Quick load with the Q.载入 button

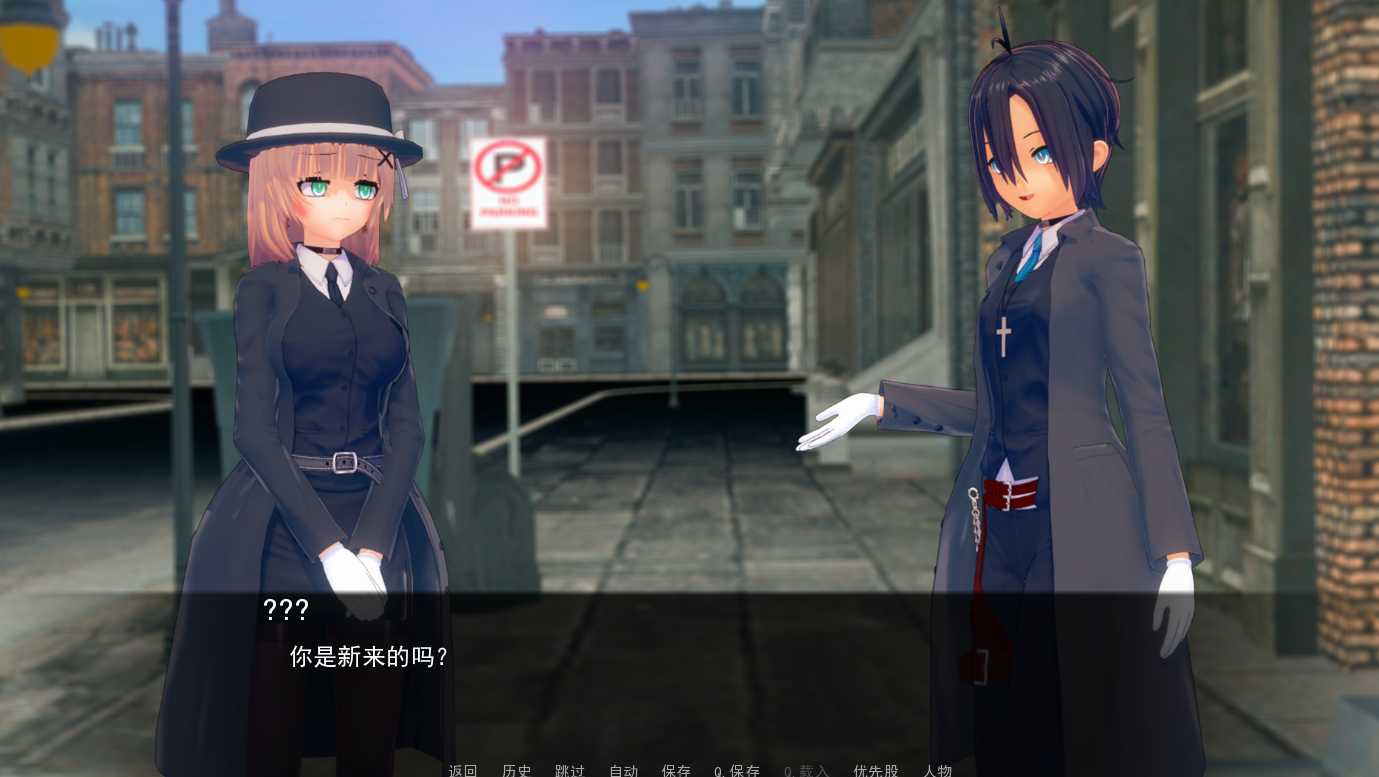click(x=807, y=770)
